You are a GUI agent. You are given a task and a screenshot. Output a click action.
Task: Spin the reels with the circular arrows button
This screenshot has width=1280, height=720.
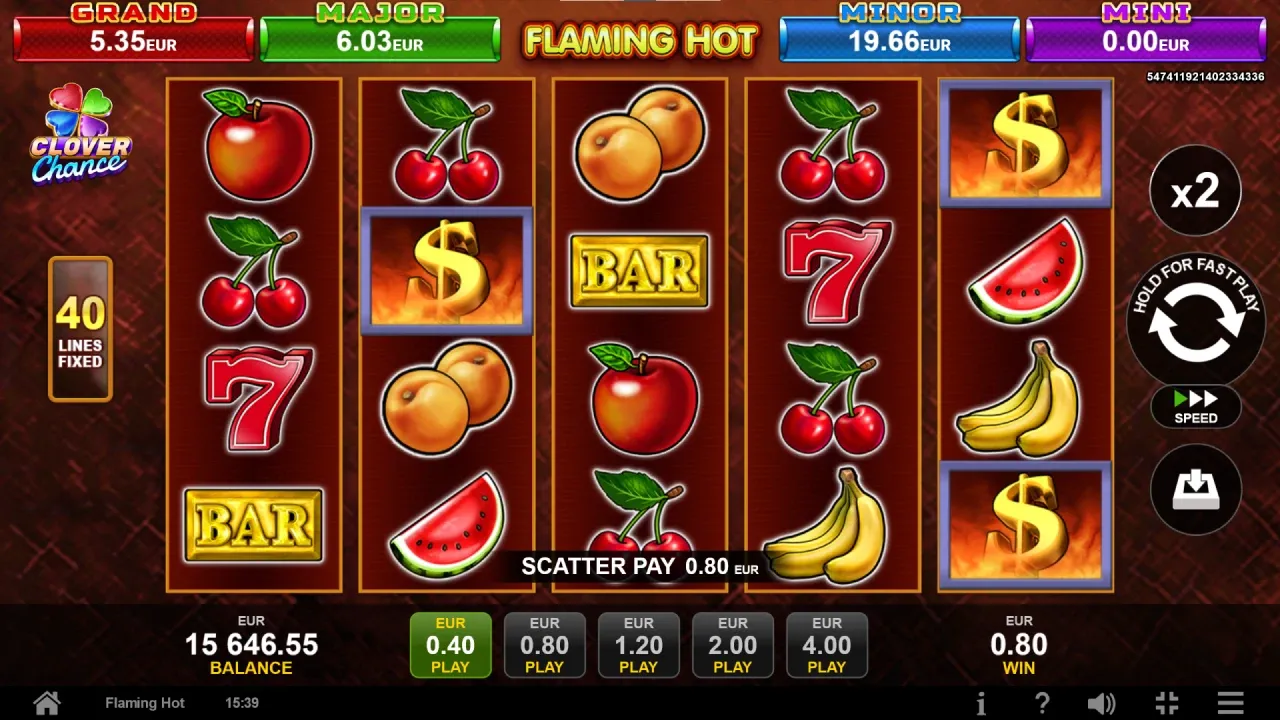(x=1195, y=322)
